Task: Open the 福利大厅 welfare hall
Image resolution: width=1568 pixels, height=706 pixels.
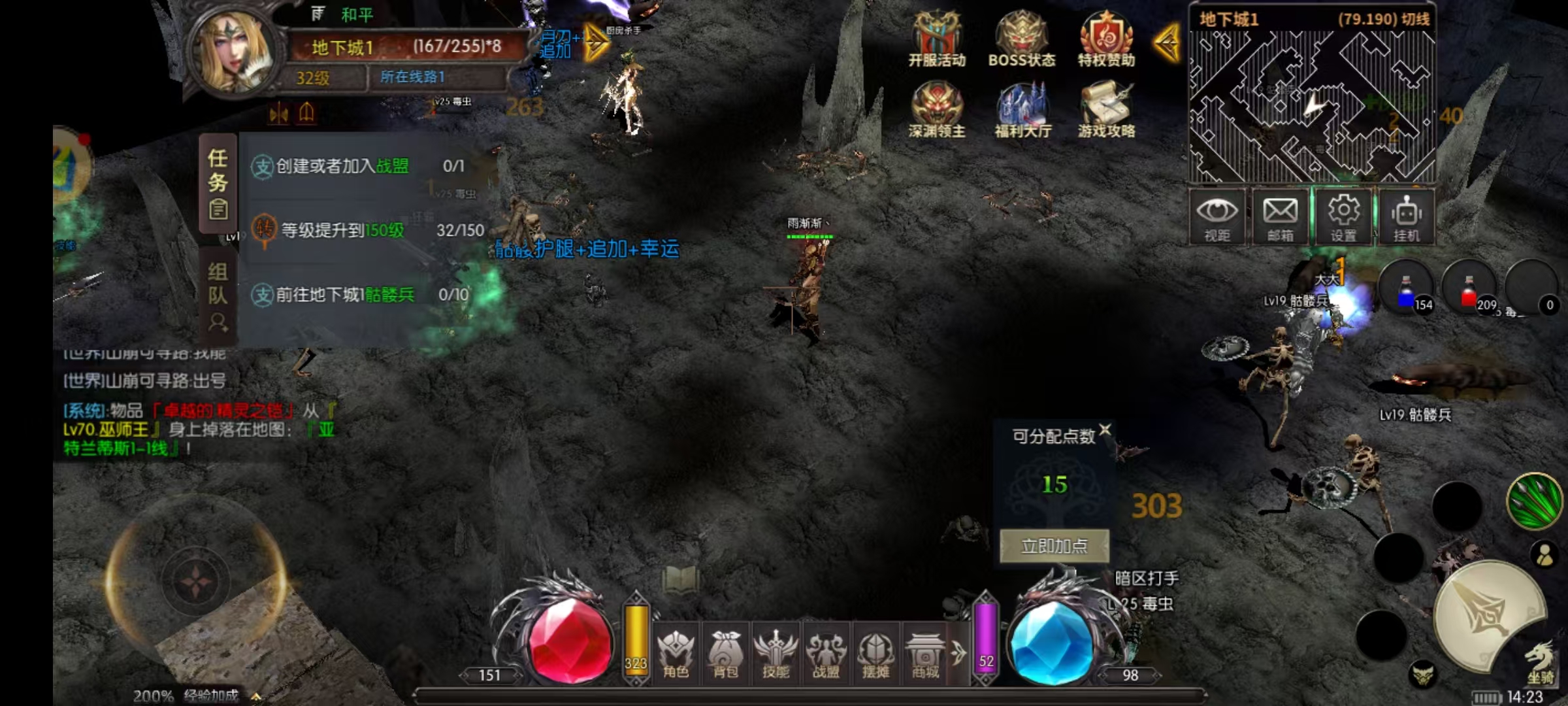Action: pyautogui.click(x=1022, y=108)
